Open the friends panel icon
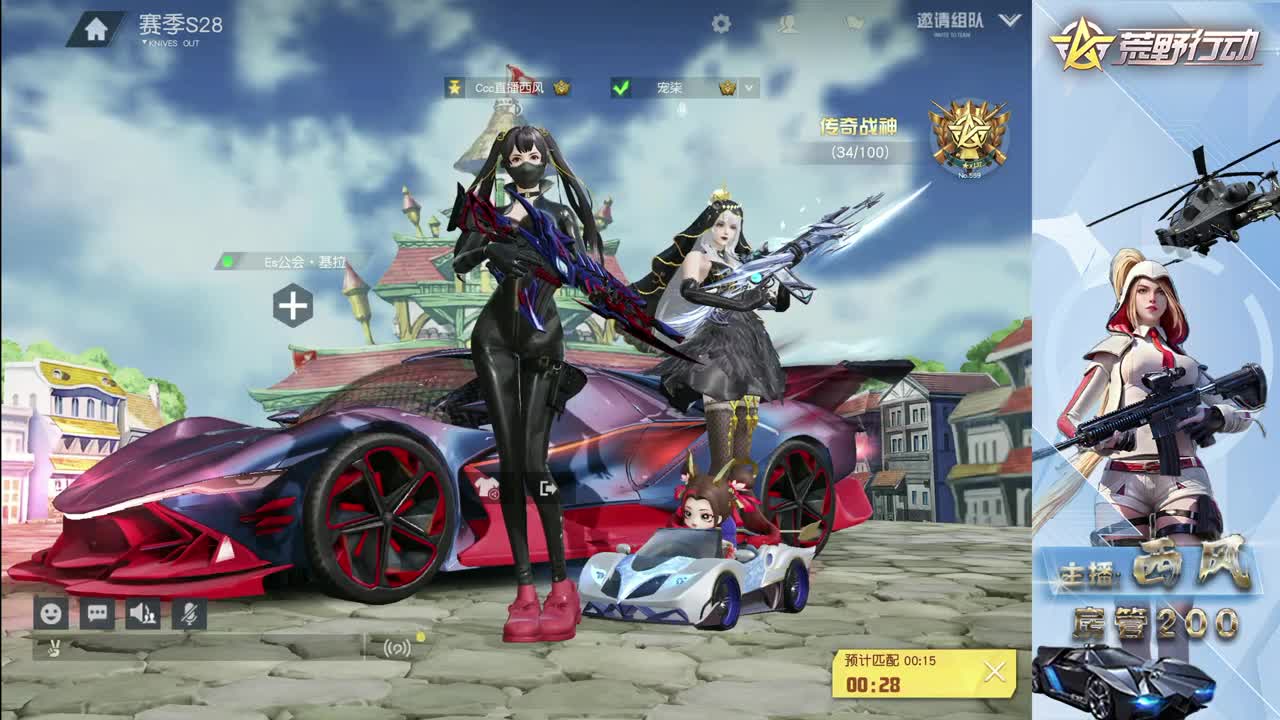The height and width of the screenshot is (720, 1280). pyautogui.click(x=790, y=22)
